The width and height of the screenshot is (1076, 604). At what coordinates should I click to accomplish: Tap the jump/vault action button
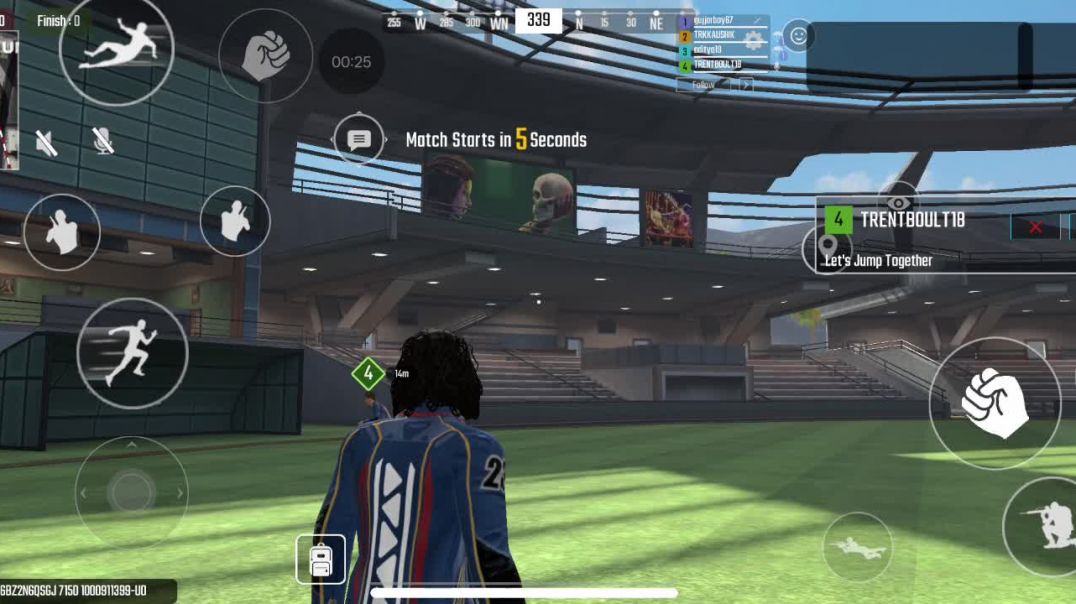tap(116, 48)
